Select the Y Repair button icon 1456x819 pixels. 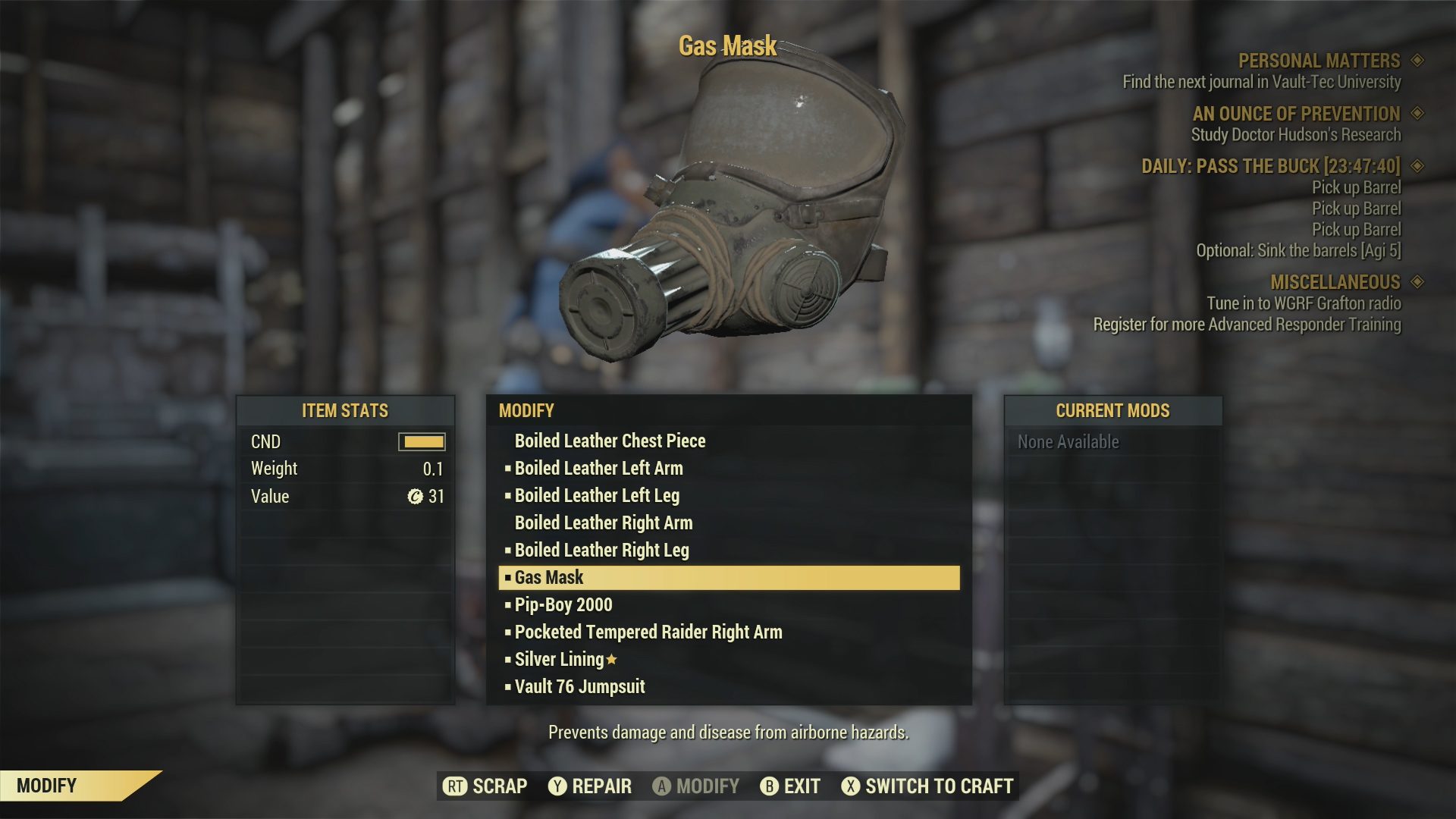tap(559, 786)
